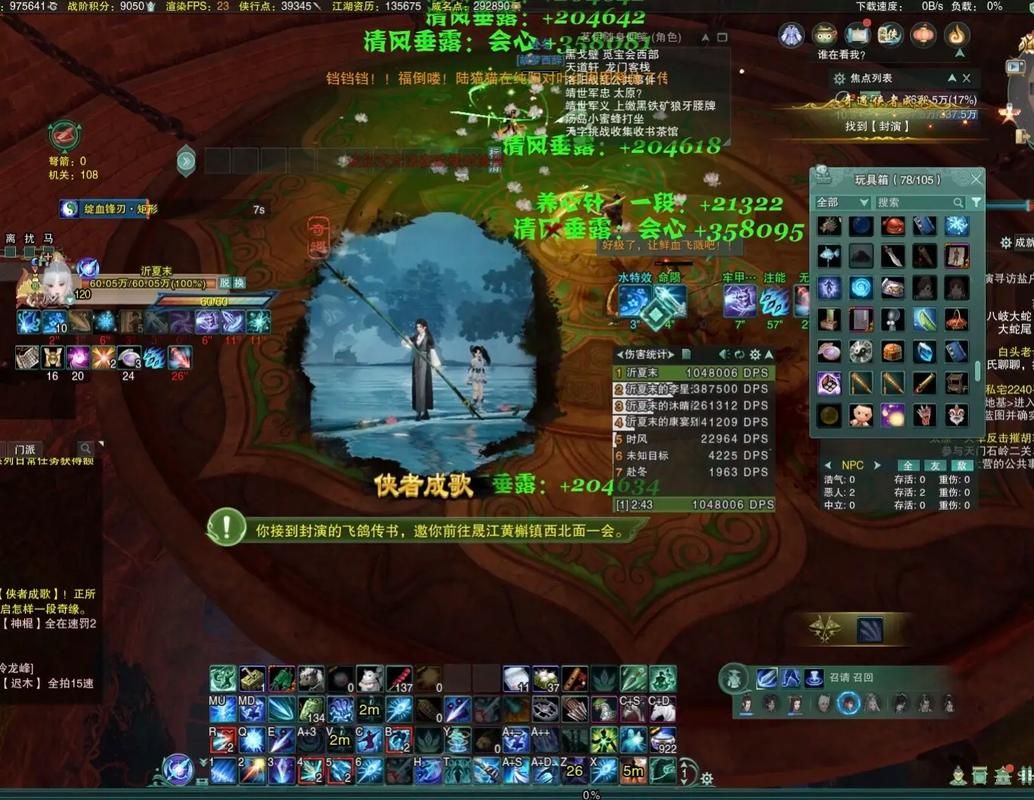The height and width of the screenshot is (800, 1034).
Task: Show the 友 friendly filter in NPC panel
Action: pos(935,466)
